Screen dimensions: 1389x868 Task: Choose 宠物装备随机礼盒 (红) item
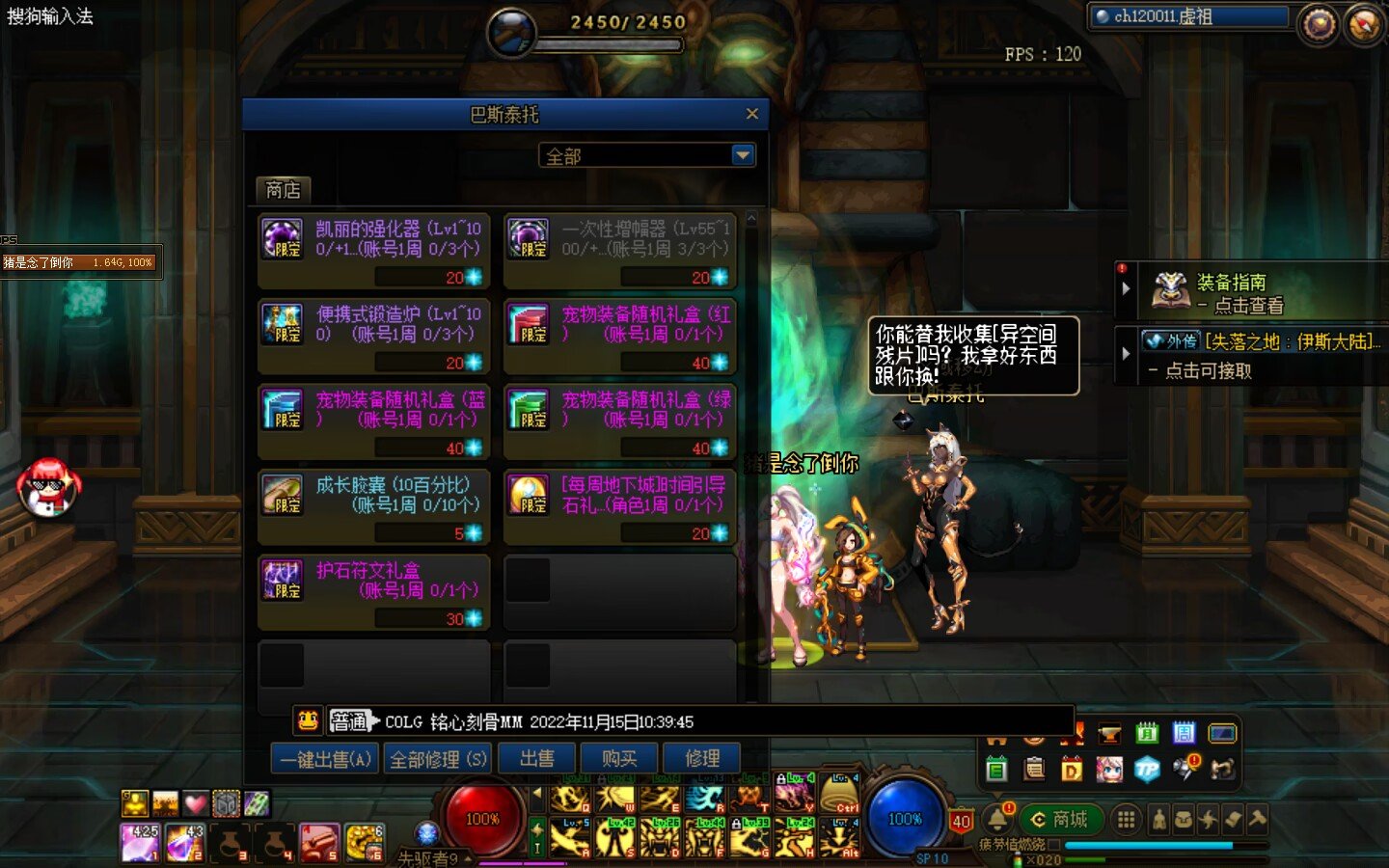[x=620, y=336]
